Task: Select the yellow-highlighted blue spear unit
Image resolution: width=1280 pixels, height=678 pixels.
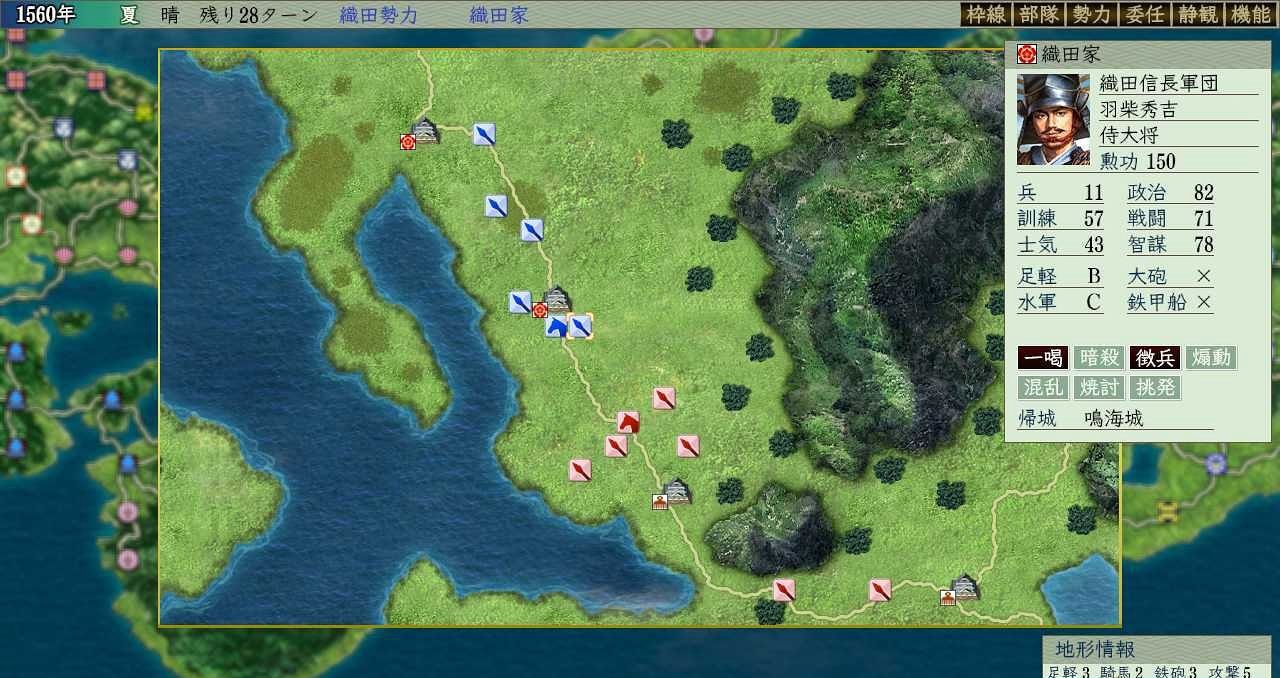Action: 580,326
